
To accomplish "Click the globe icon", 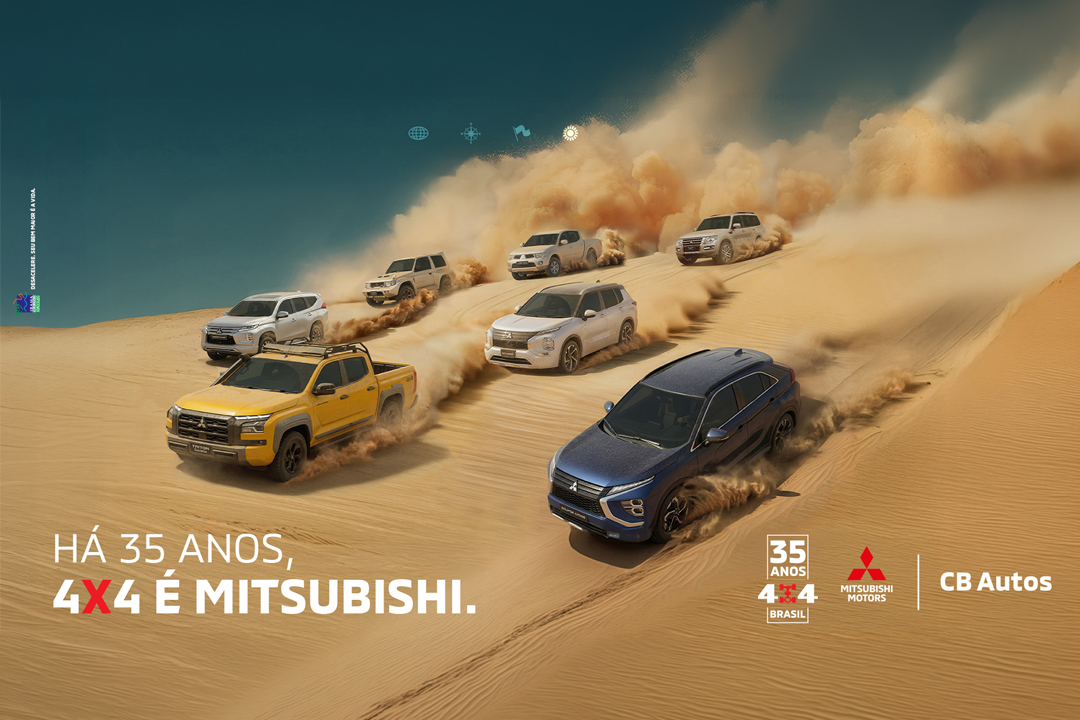I will [418, 133].
